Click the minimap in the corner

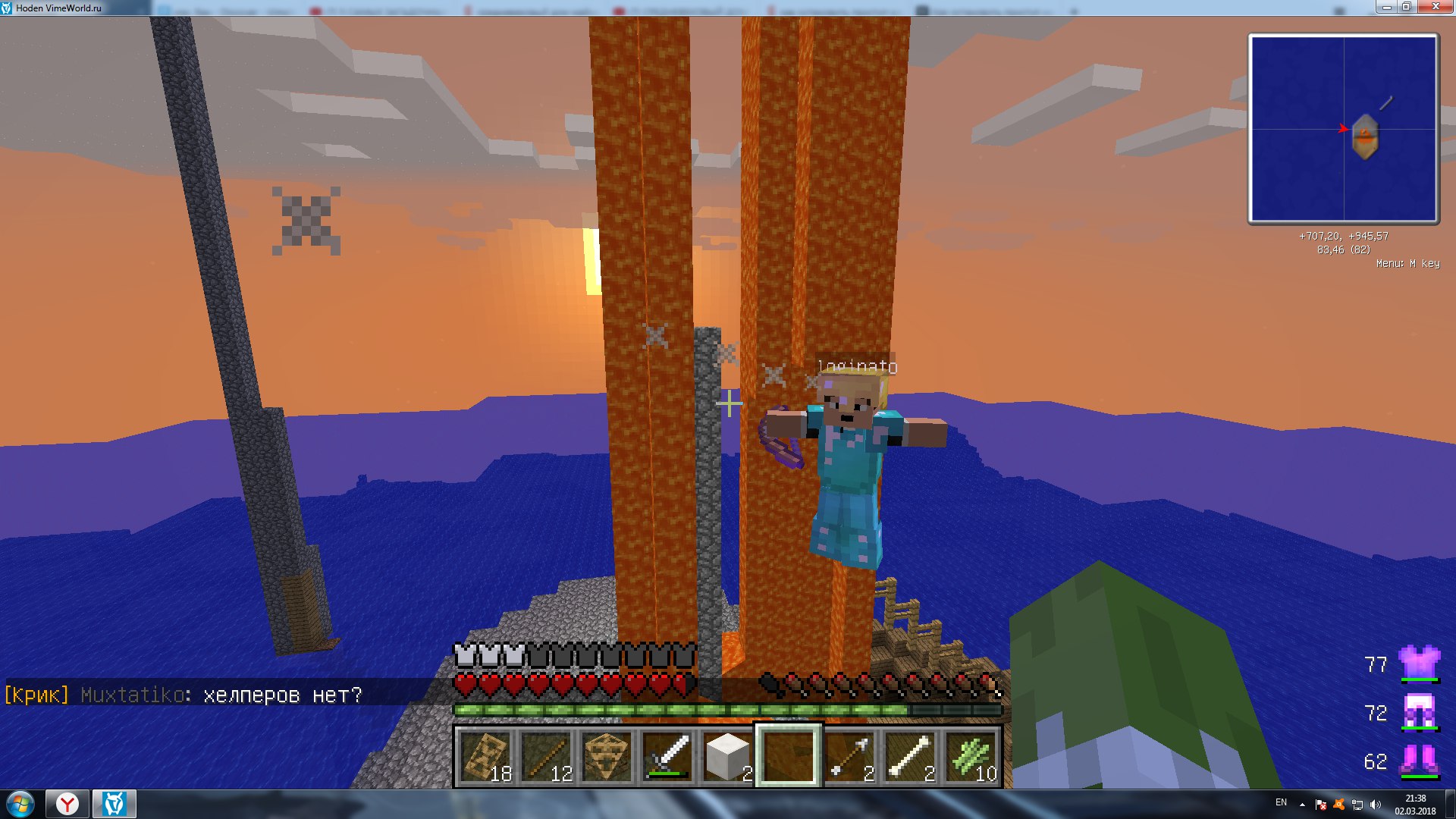[1343, 129]
